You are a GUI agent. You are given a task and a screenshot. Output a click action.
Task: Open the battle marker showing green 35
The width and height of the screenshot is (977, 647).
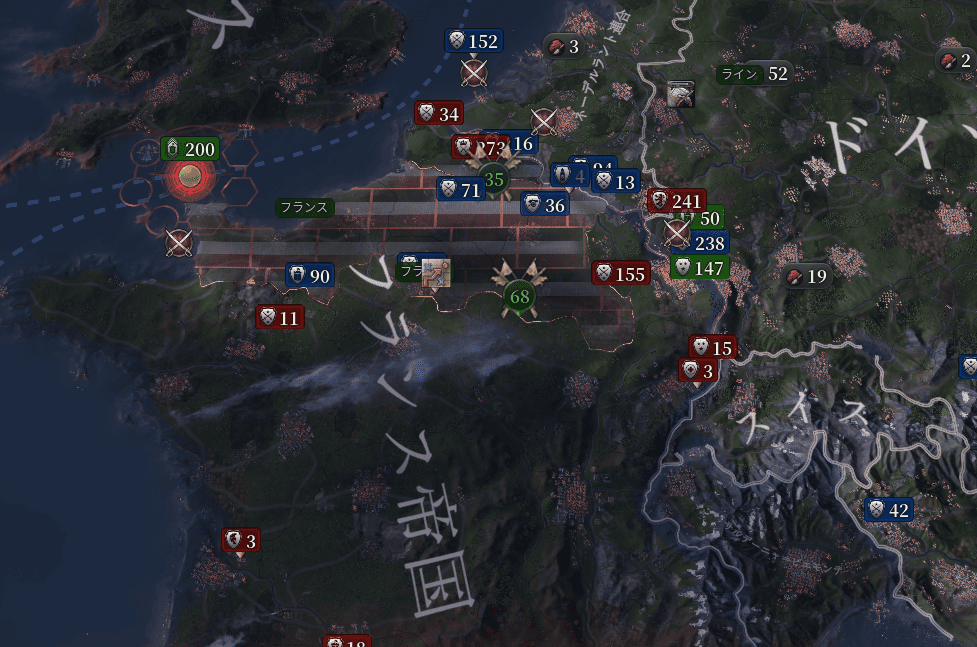494,180
